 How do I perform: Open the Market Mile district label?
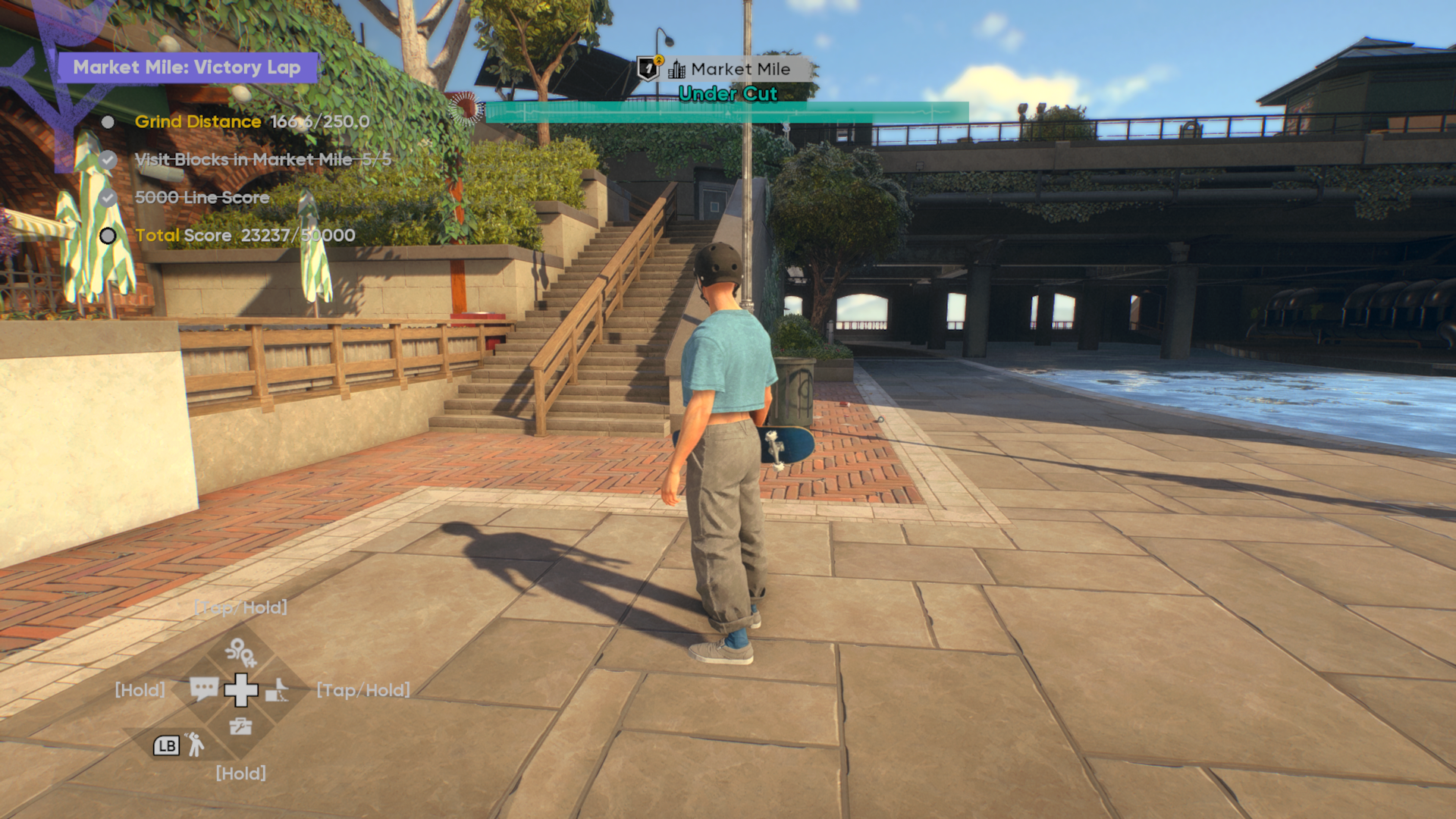(x=739, y=70)
